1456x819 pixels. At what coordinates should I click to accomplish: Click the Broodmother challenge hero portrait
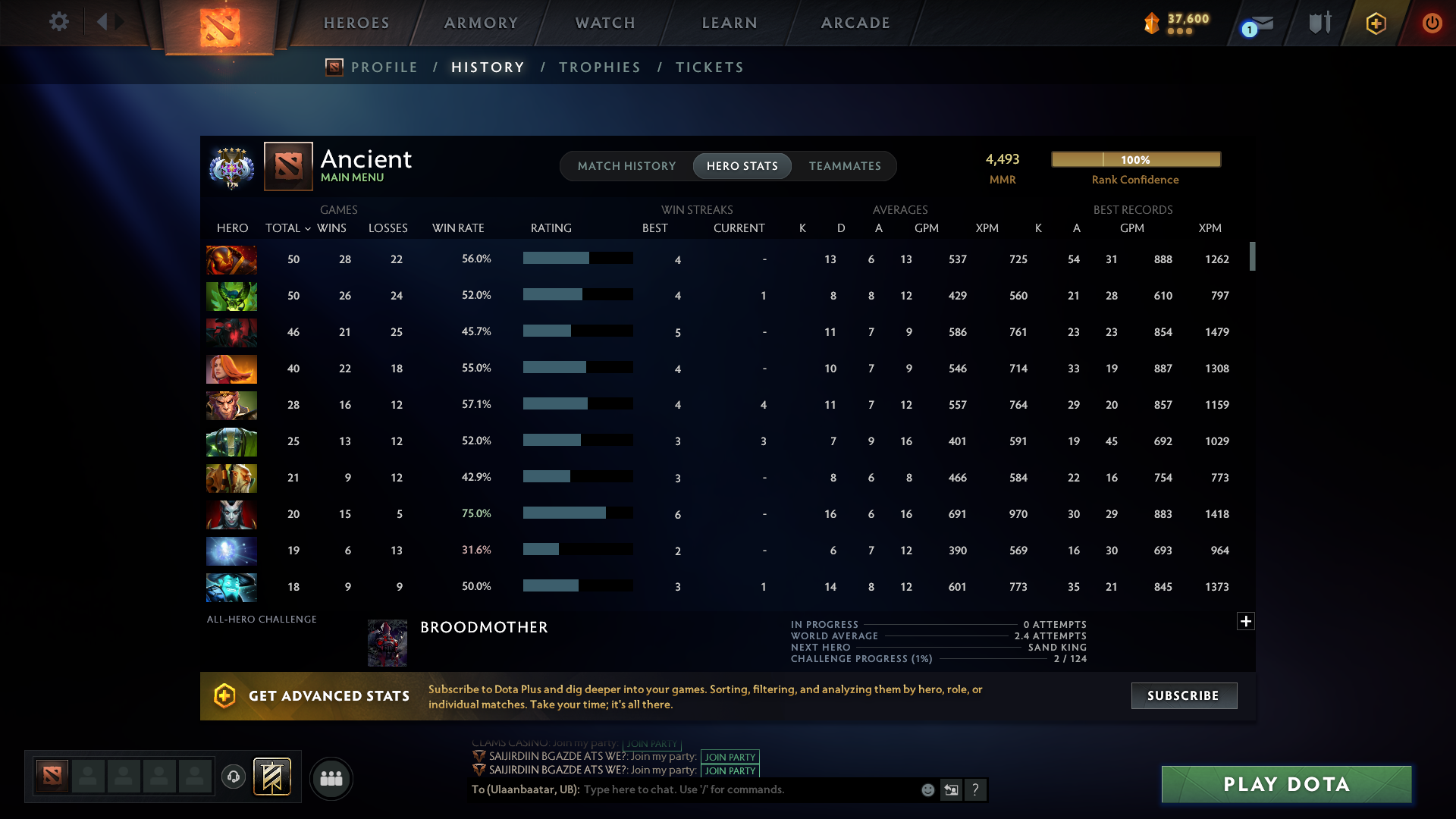click(388, 642)
